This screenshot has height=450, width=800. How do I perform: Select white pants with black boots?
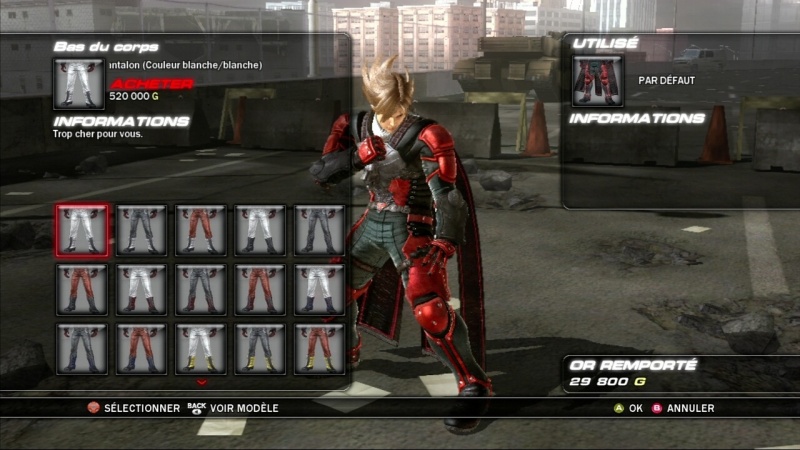pyautogui.click(x=260, y=230)
